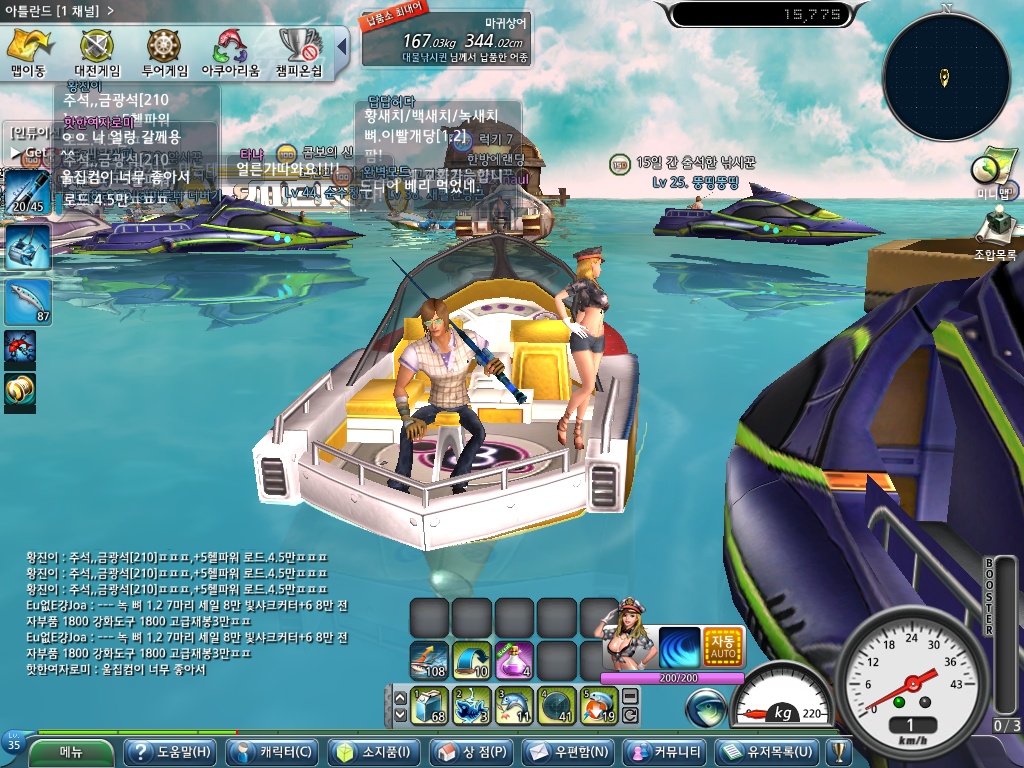Open the 소지품 inventory

(375, 752)
